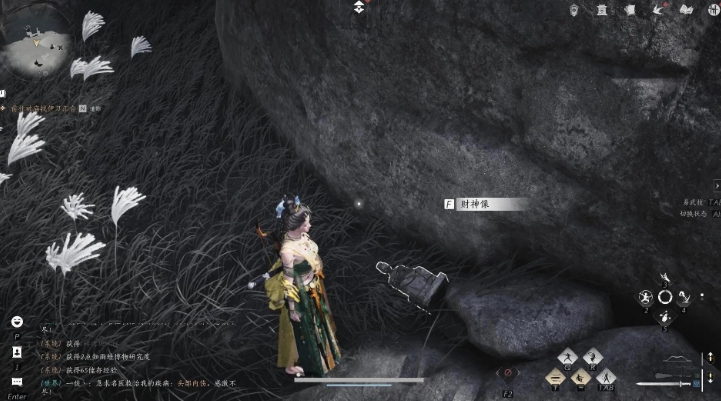The width and height of the screenshot is (721, 401).
Task: Select the quick-wheel item in slot 2
Action: [645, 297]
